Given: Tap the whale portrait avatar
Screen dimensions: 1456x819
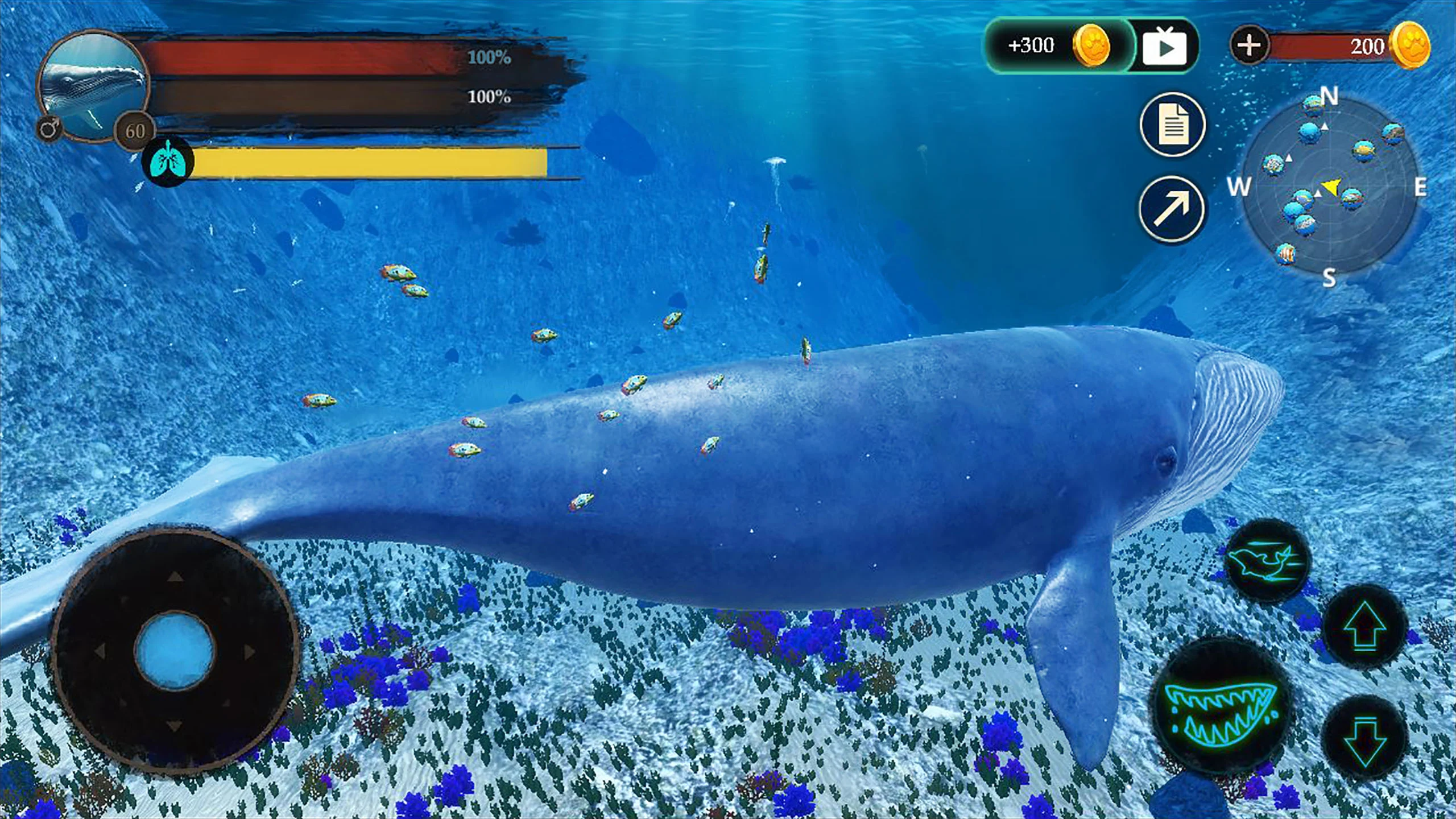Looking at the screenshot, I should point(94,85).
